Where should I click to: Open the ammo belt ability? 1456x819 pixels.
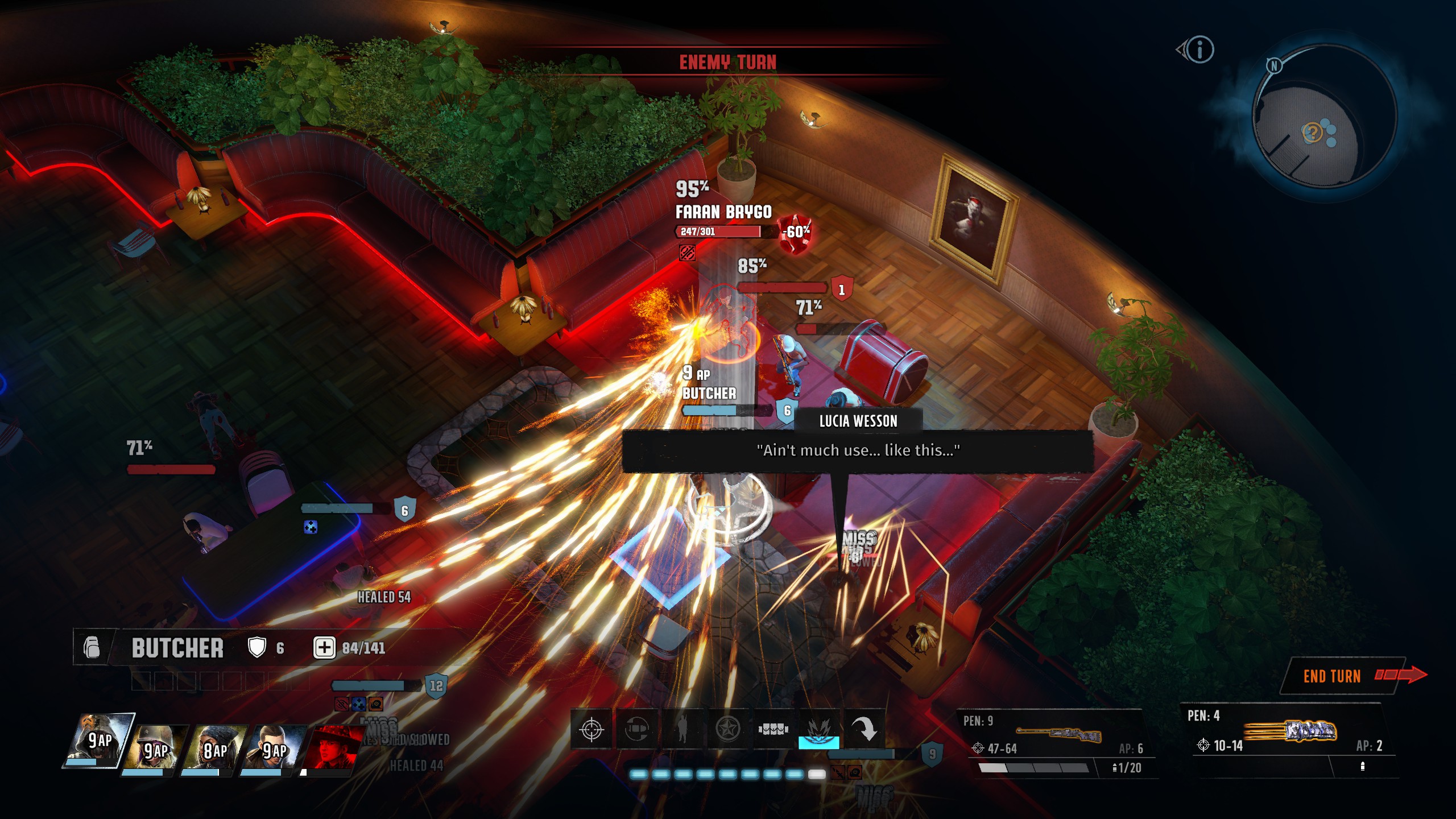[773, 729]
